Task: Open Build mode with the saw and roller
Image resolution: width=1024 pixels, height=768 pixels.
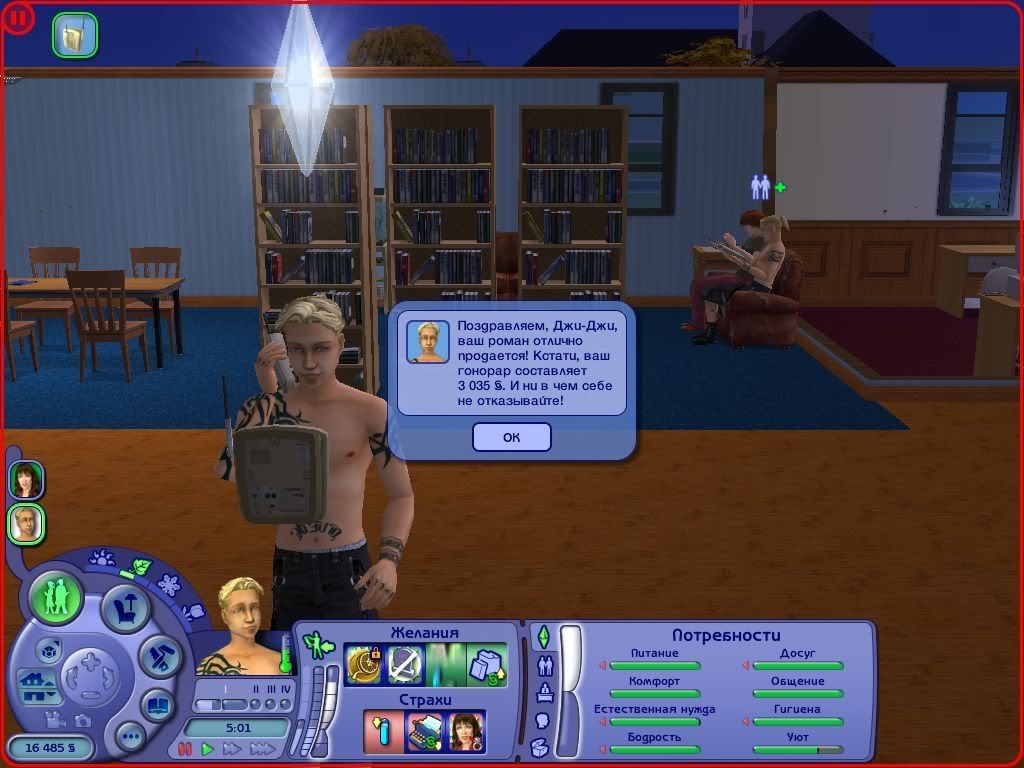Action: click(158, 656)
